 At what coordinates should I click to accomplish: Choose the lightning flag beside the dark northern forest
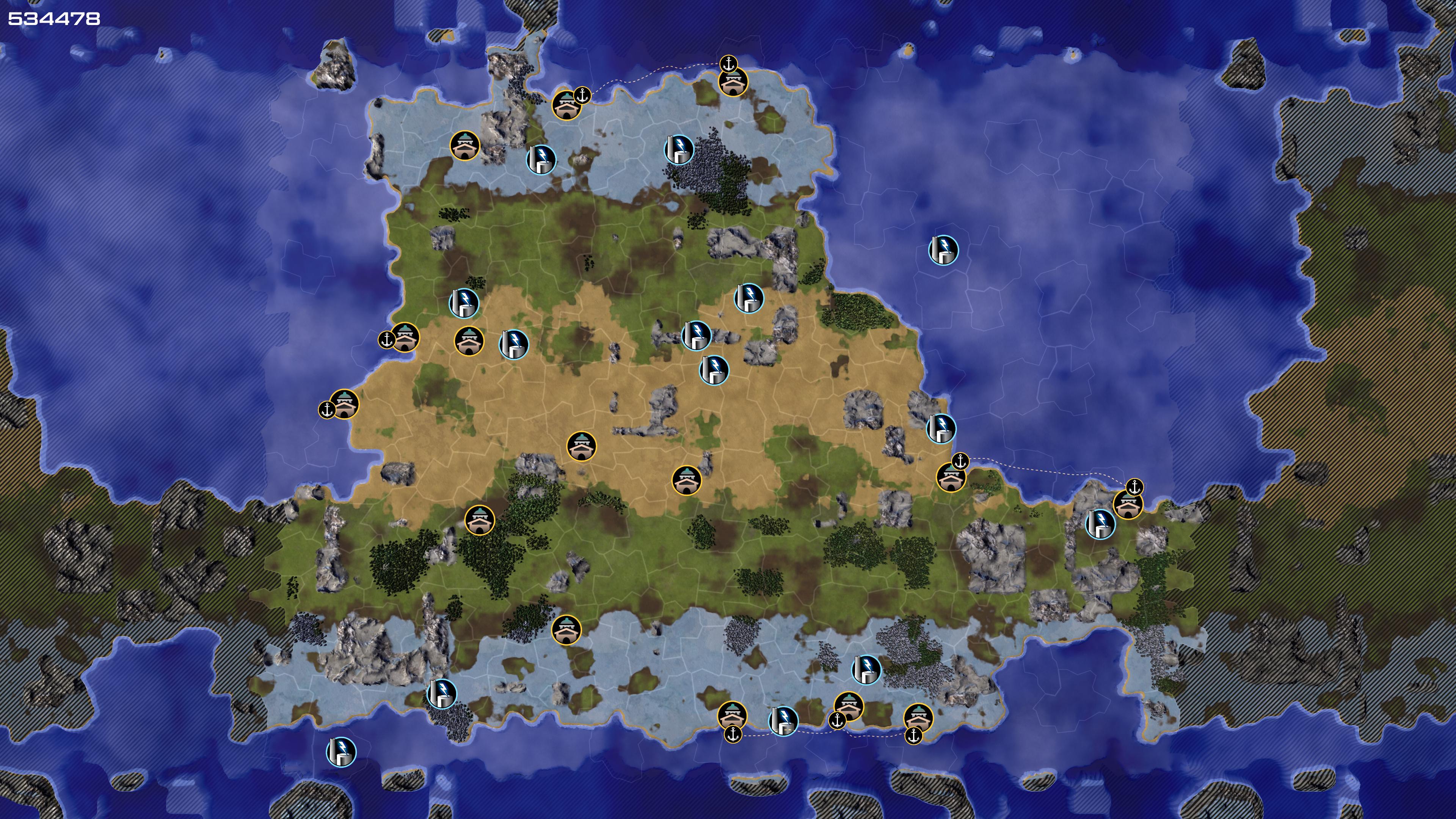coord(679,150)
